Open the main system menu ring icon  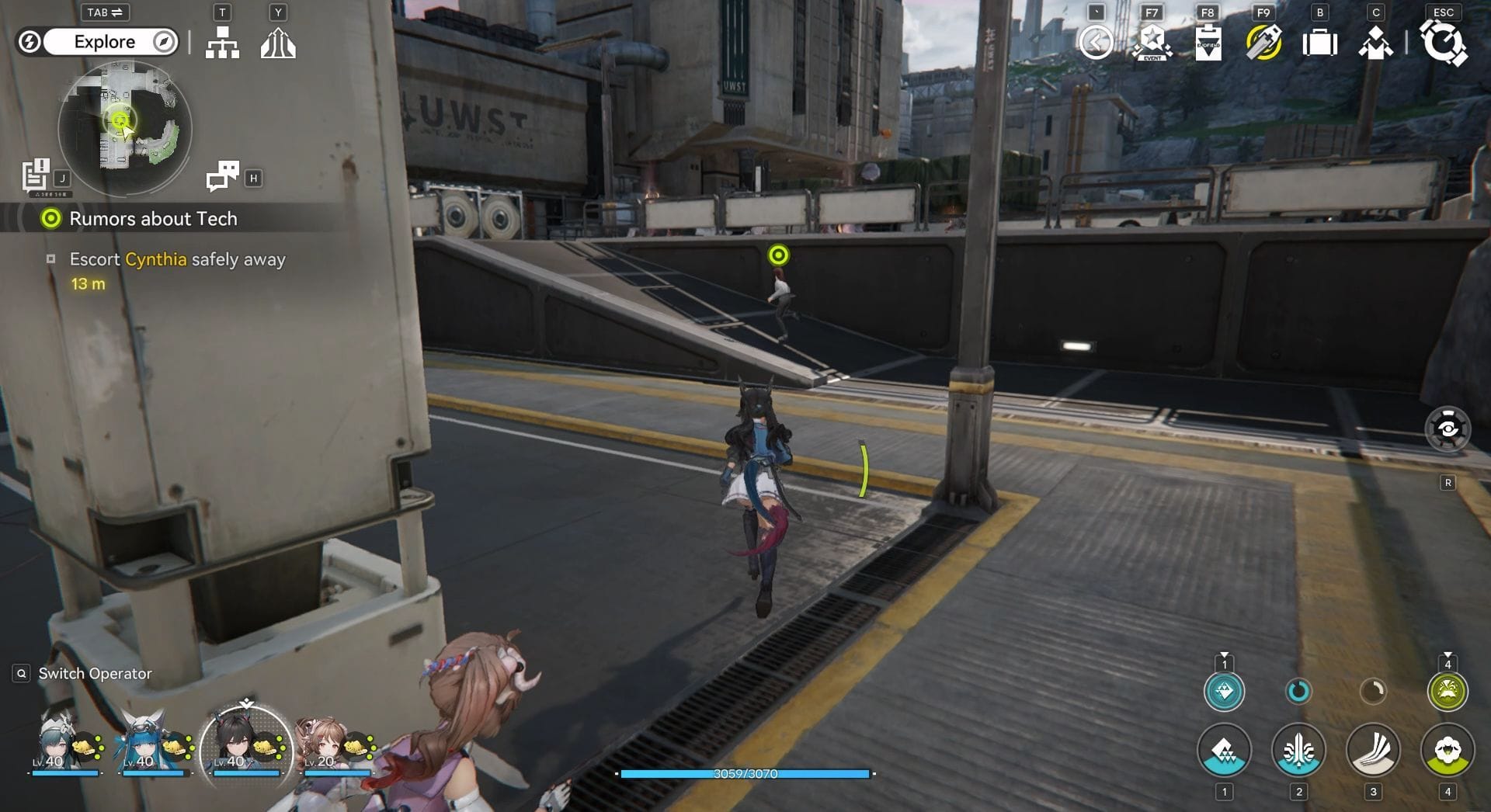click(1444, 43)
